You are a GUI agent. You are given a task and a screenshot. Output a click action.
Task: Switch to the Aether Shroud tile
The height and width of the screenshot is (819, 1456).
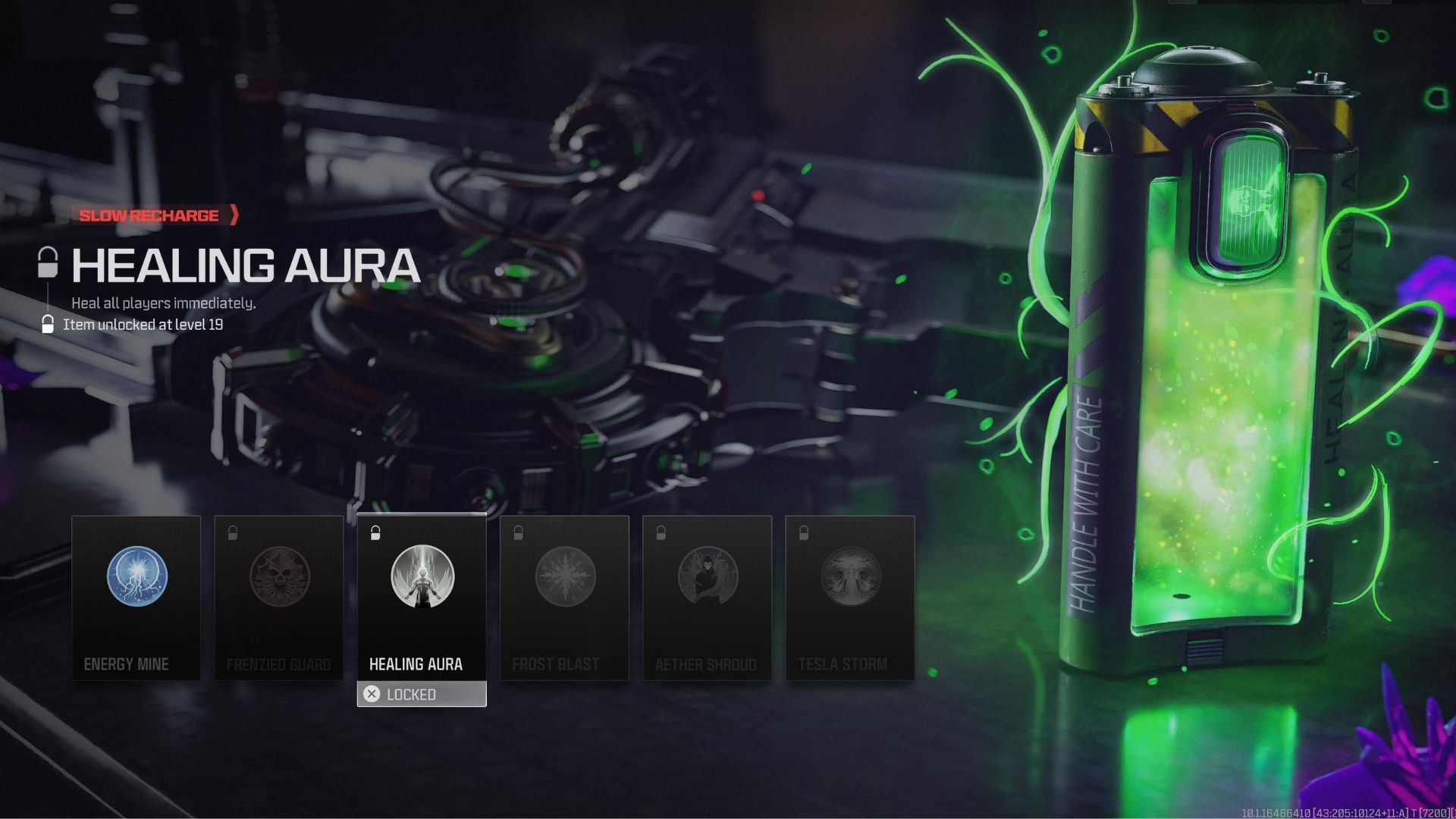[x=707, y=599]
